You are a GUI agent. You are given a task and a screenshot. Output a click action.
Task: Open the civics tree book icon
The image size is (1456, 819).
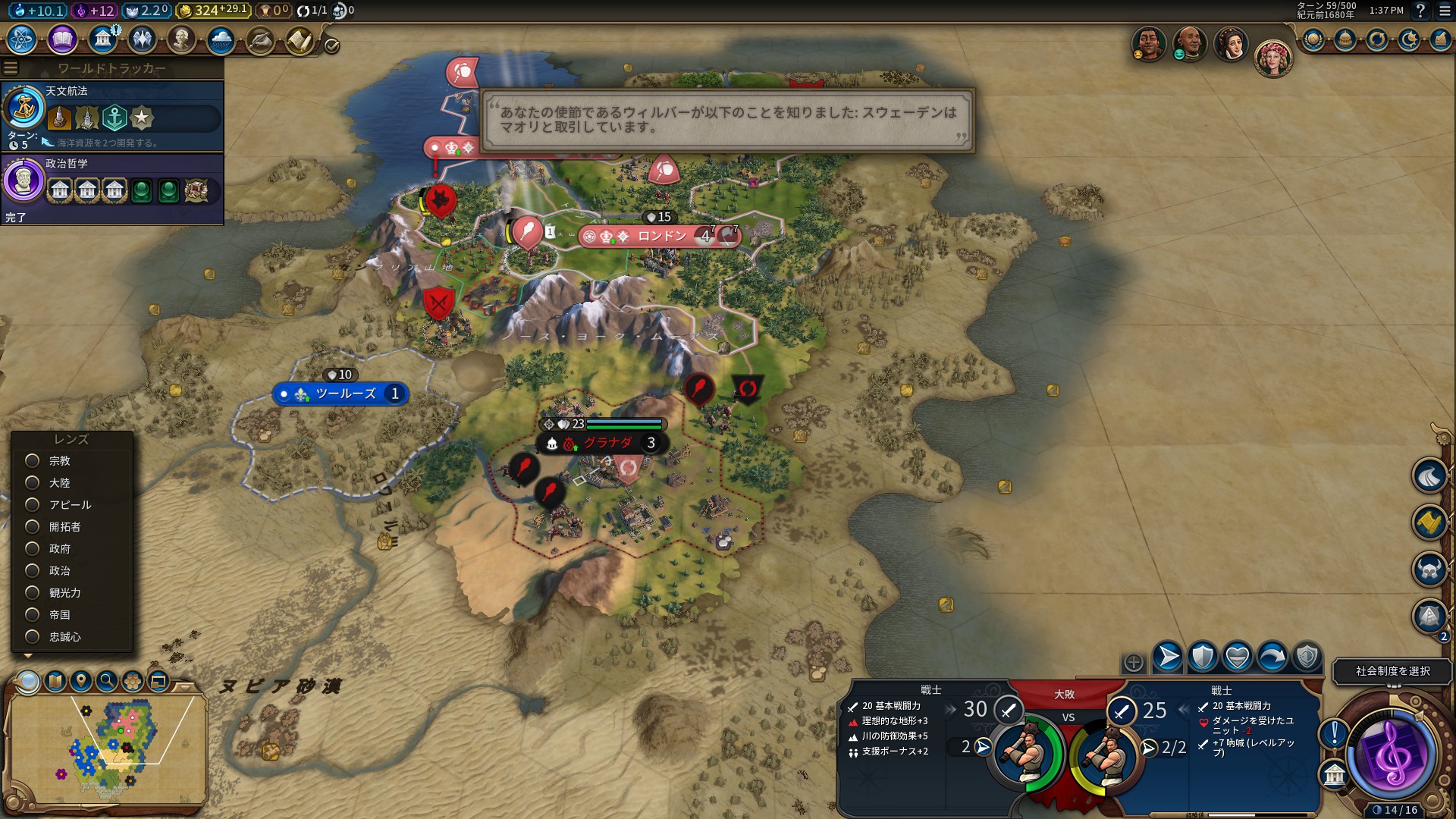62,39
